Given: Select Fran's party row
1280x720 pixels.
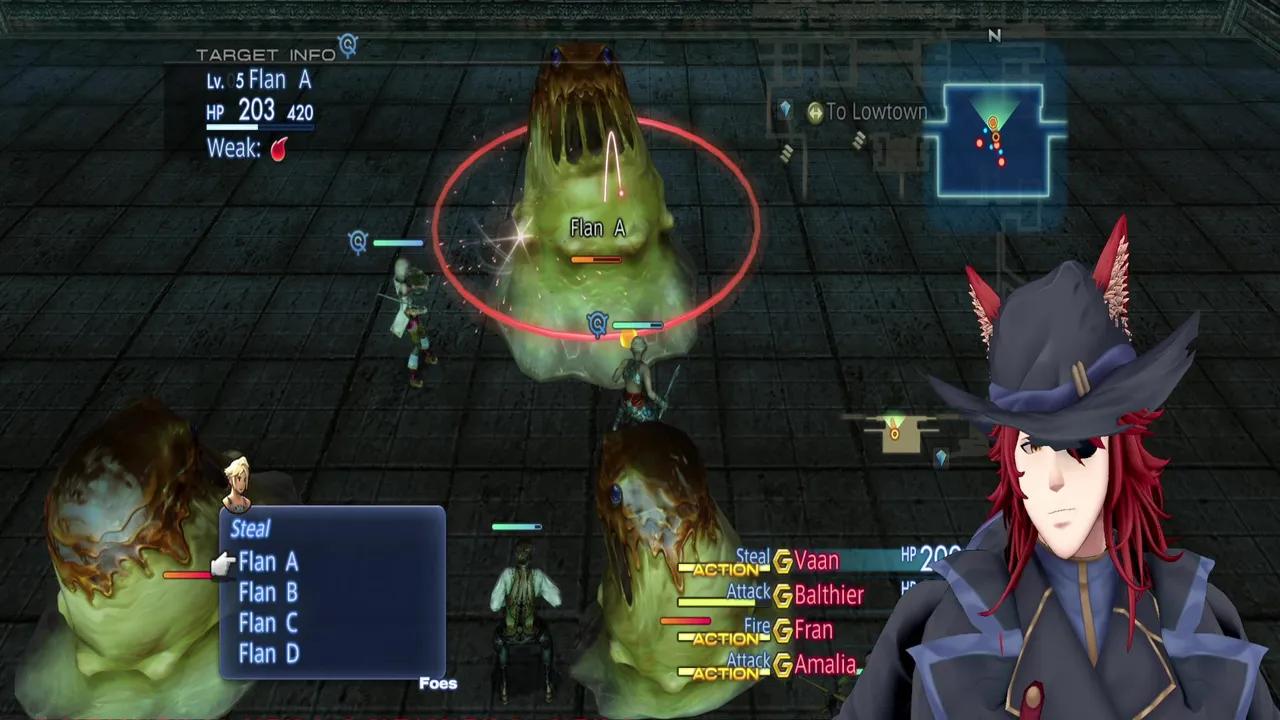Looking at the screenshot, I should [813, 630].
